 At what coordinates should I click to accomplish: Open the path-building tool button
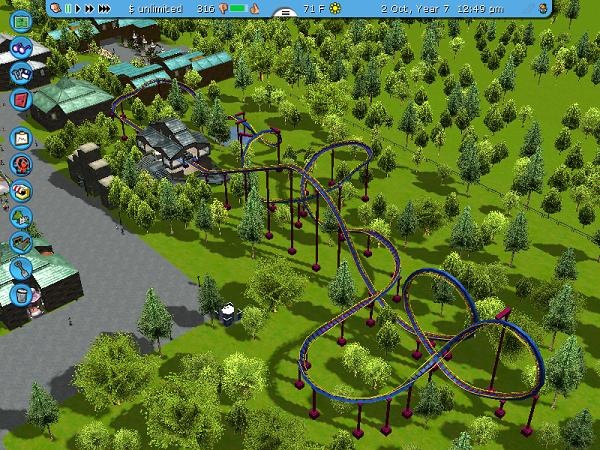pyautogui.click(x=21, y=241)
